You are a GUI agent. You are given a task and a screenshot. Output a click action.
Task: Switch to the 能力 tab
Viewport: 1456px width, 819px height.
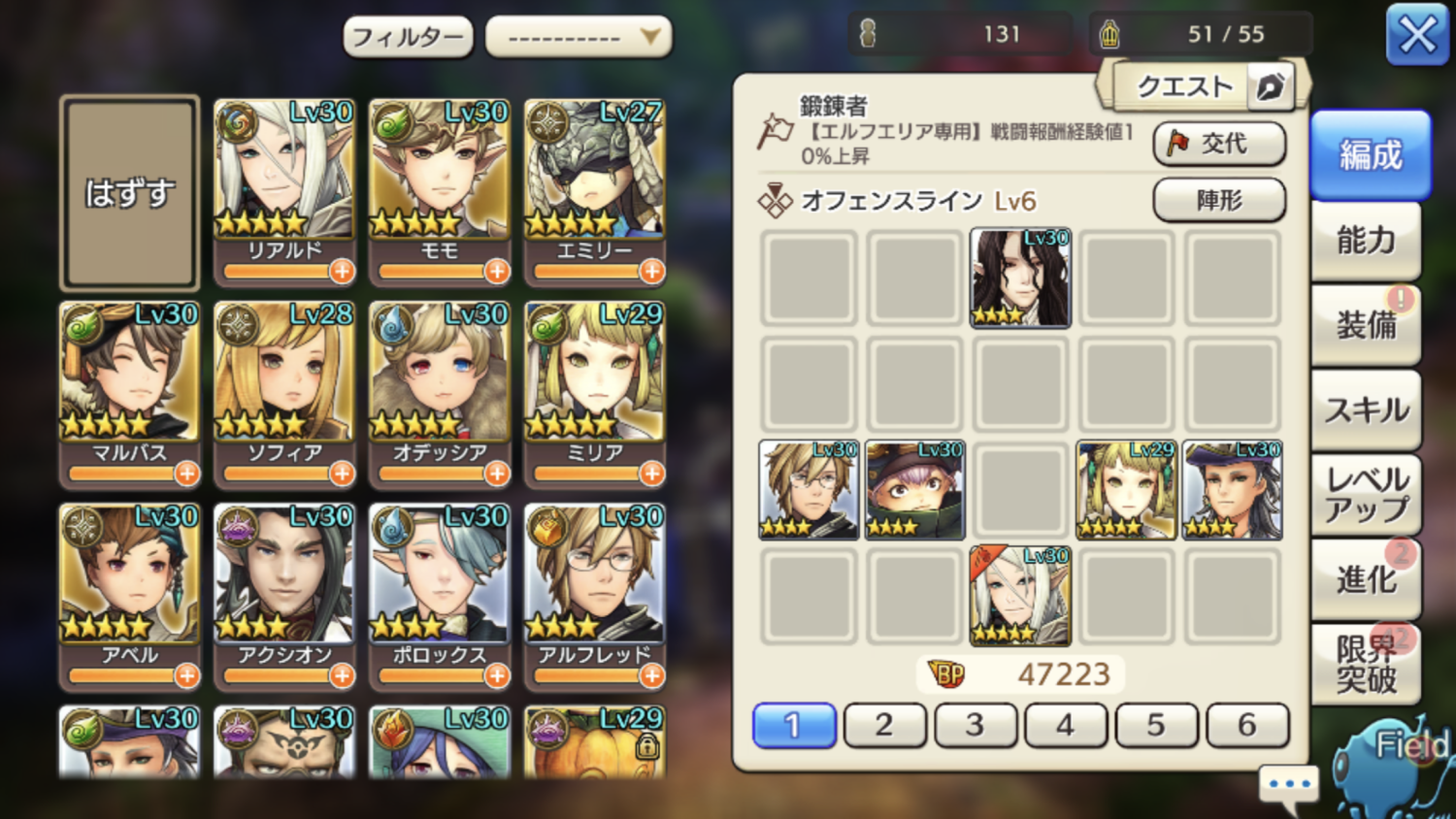tap(1367, 240)
